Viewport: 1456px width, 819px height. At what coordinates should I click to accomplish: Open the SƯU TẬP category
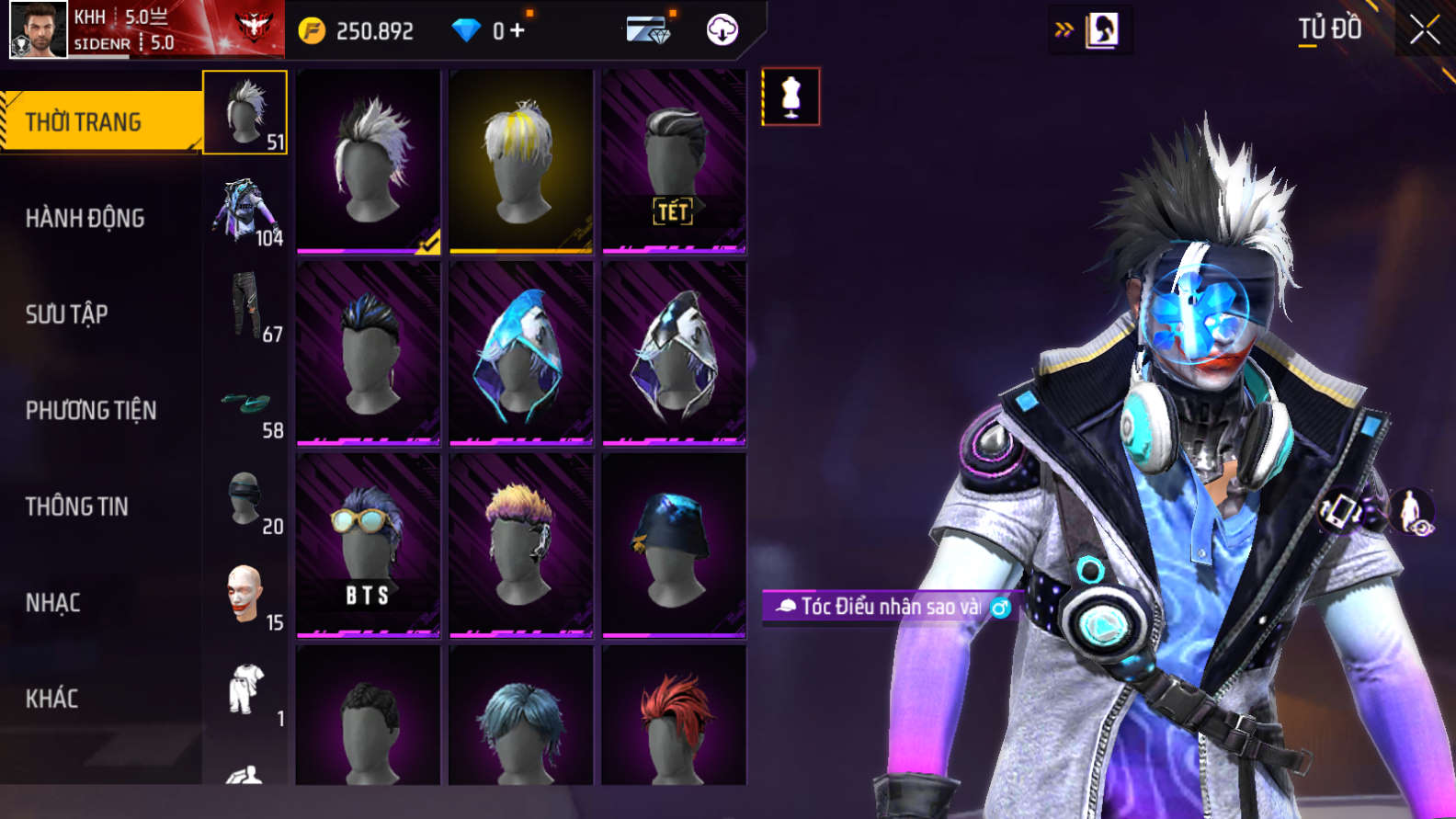(67, 314)
